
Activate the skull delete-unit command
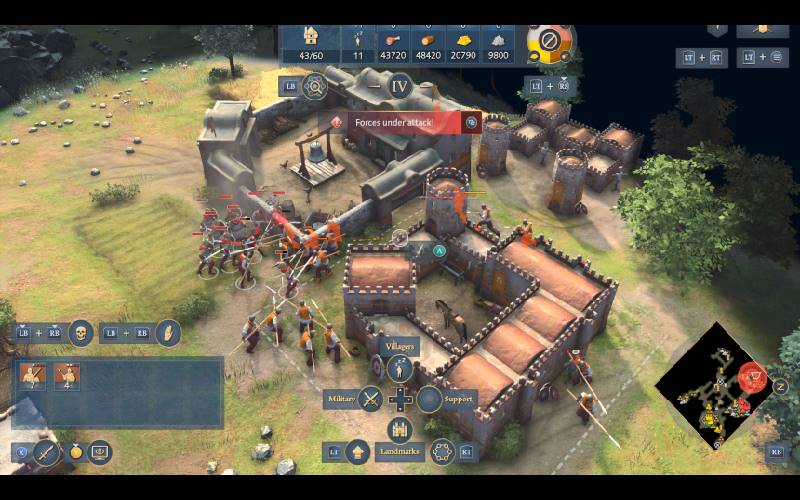coord(81,332)
